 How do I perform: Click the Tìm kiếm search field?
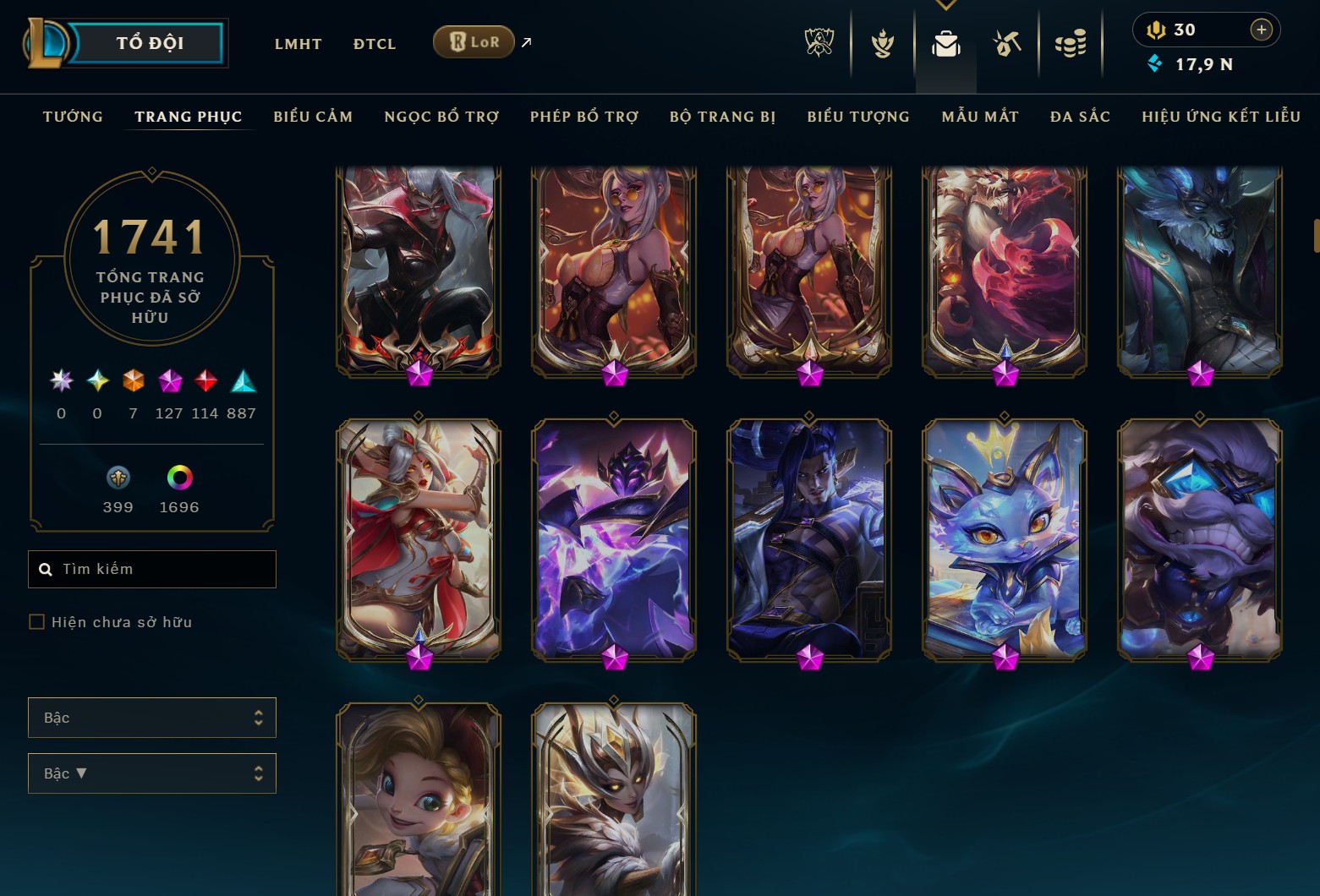[x=152, y=569]
